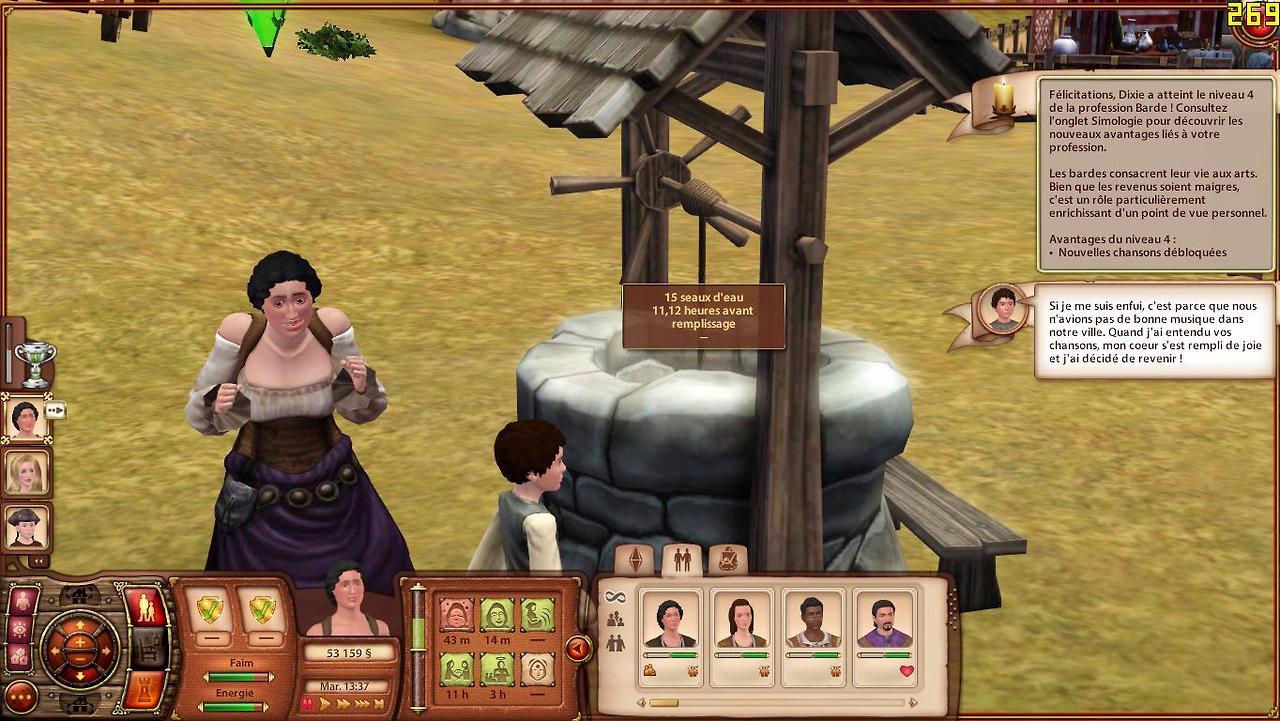
Task: Pause the game
Action: (x=307, y=704)
